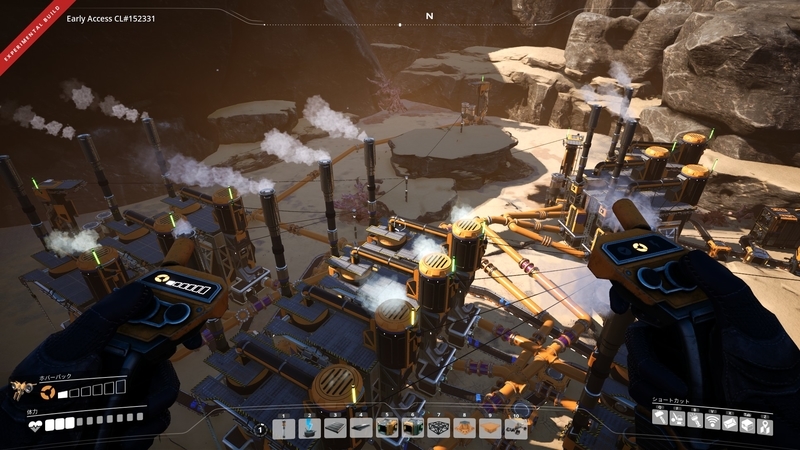The width and height of the screenshot is (800, 450).
Task: Select the power pole hotbar slot
Action: point(283,428)
